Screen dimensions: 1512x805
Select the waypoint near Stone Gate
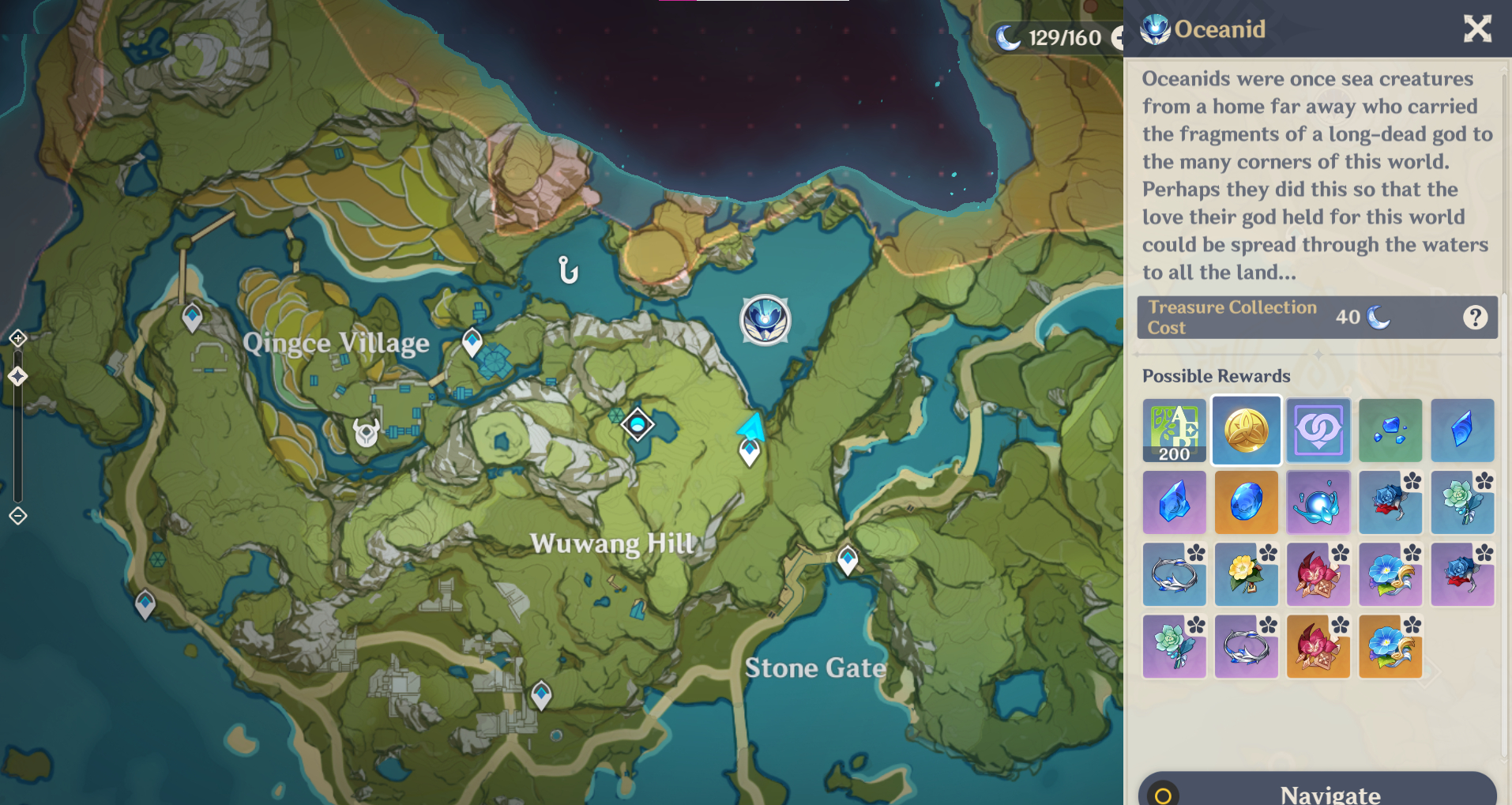point(848,559)
